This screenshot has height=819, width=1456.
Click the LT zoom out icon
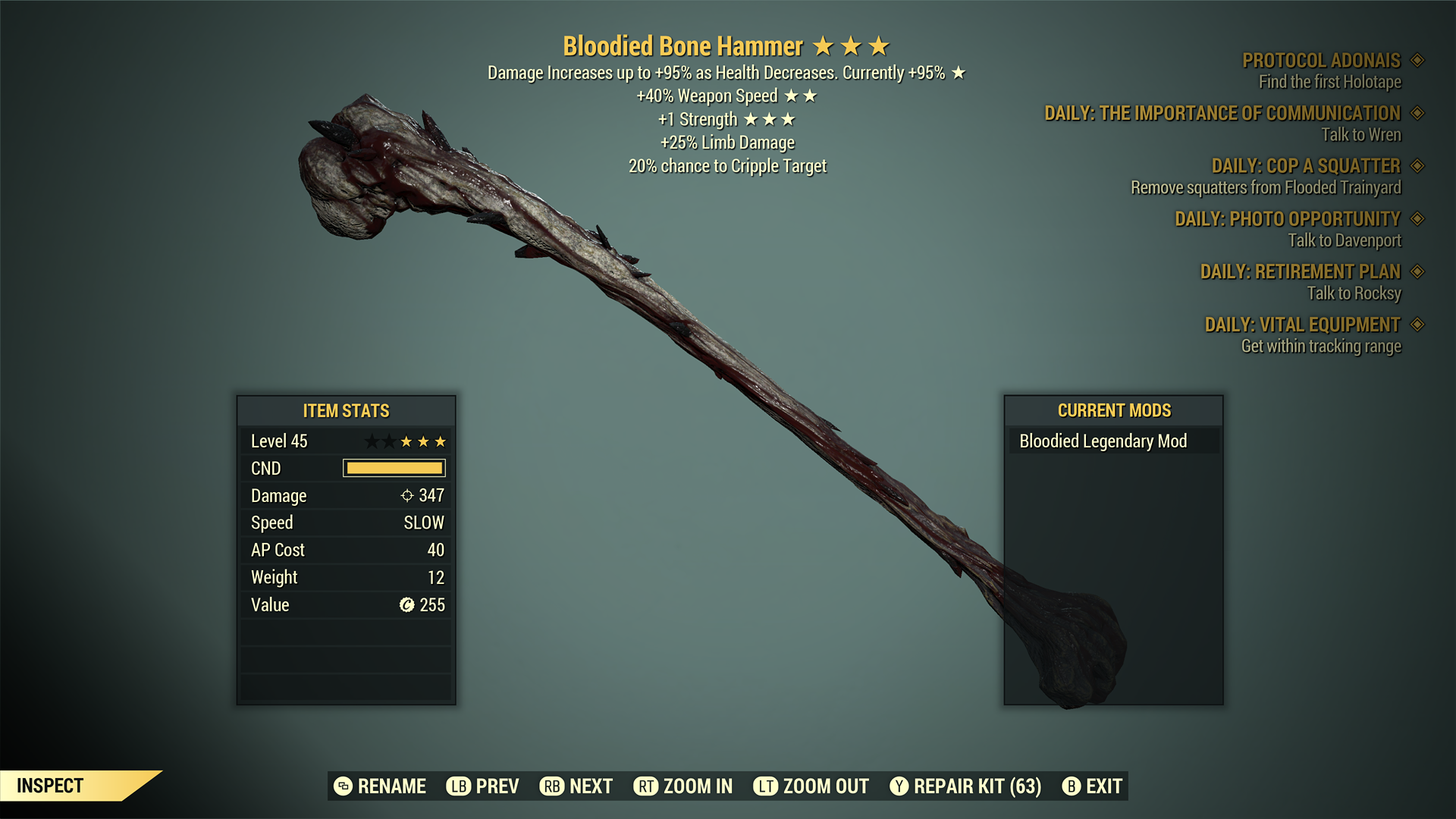coord(765,786)
